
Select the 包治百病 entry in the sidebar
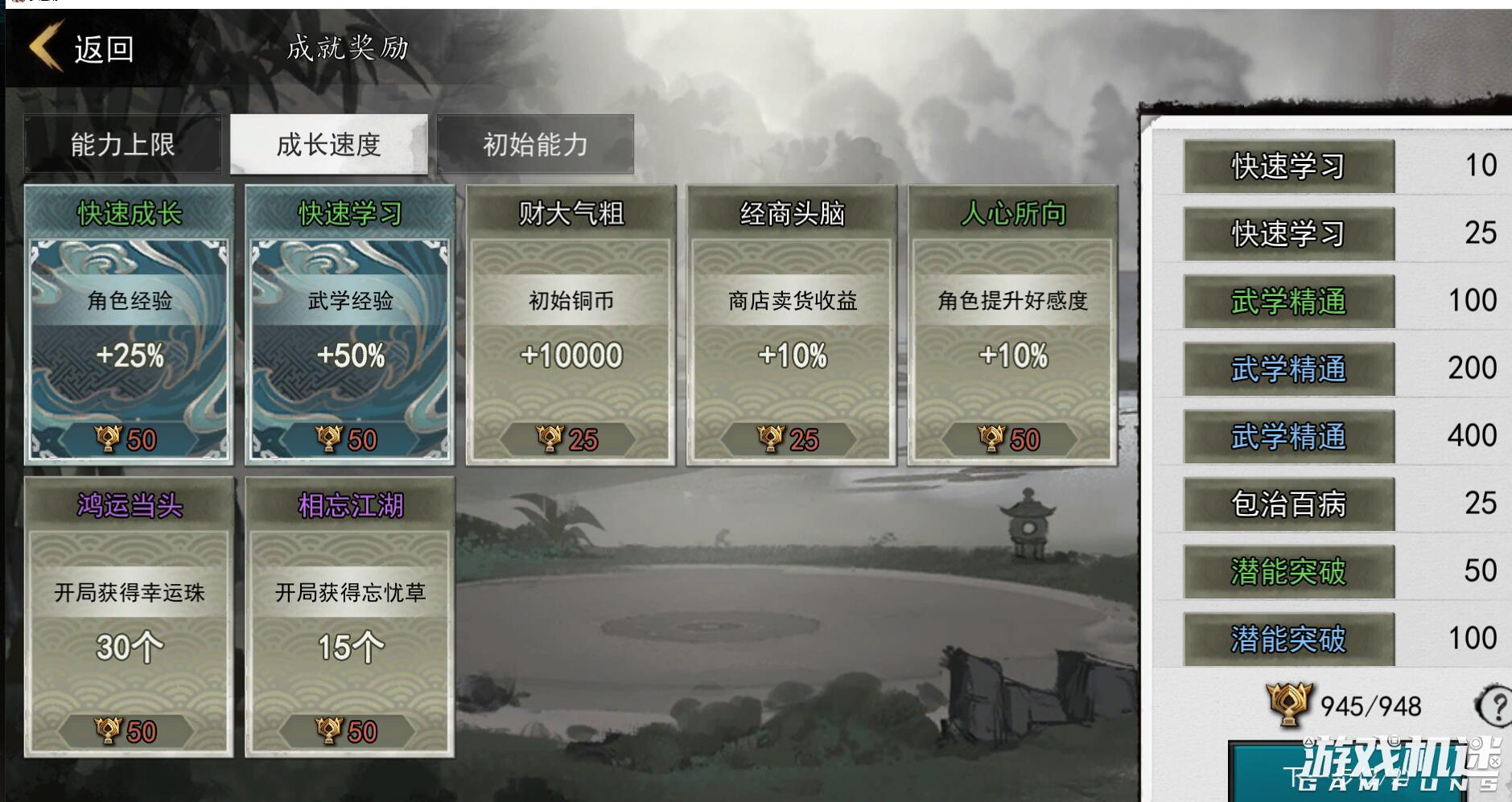tap(1287, 502)
